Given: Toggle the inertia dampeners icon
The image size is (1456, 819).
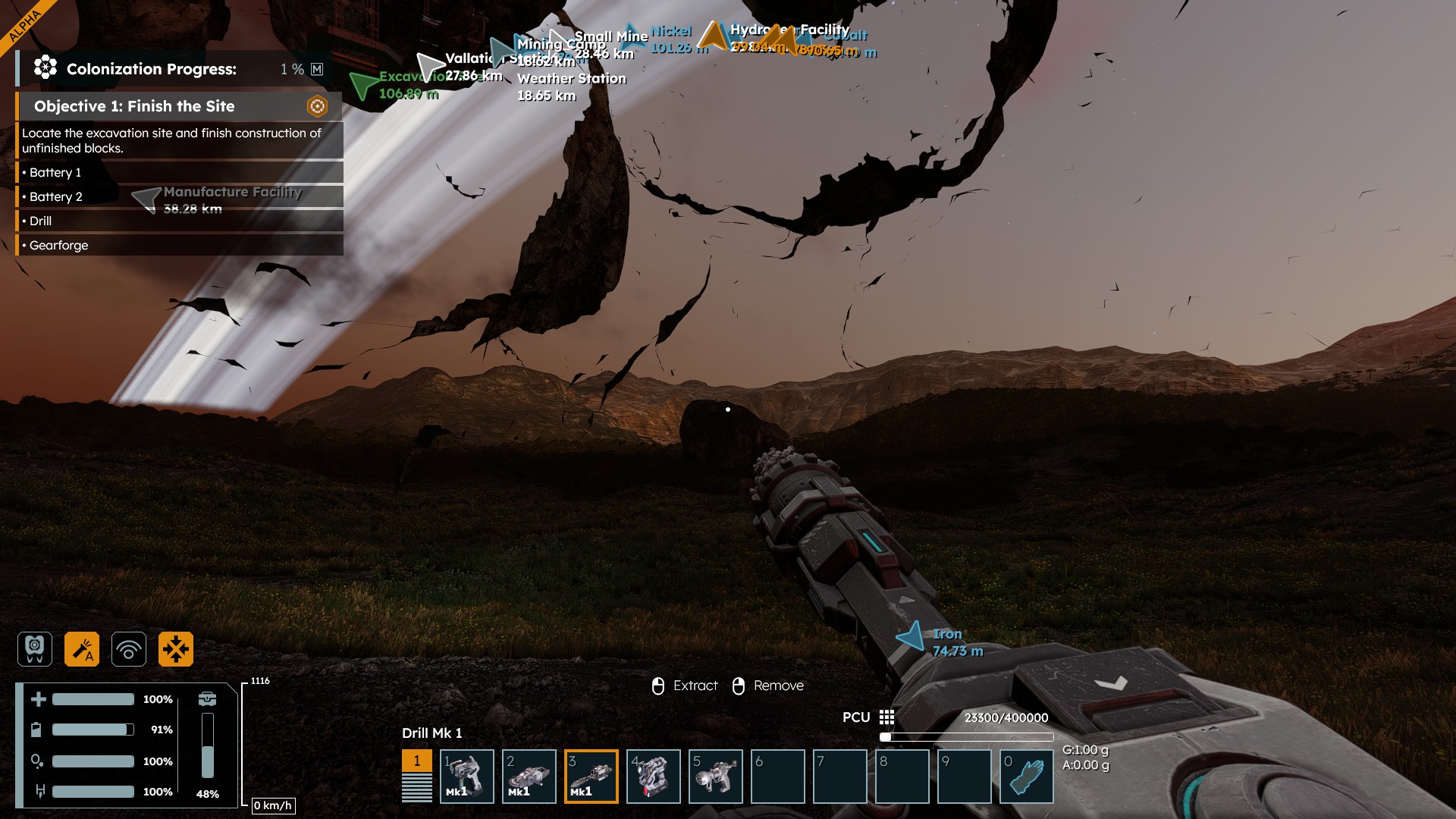Looking at the screenshot, I should pos(176,649).
